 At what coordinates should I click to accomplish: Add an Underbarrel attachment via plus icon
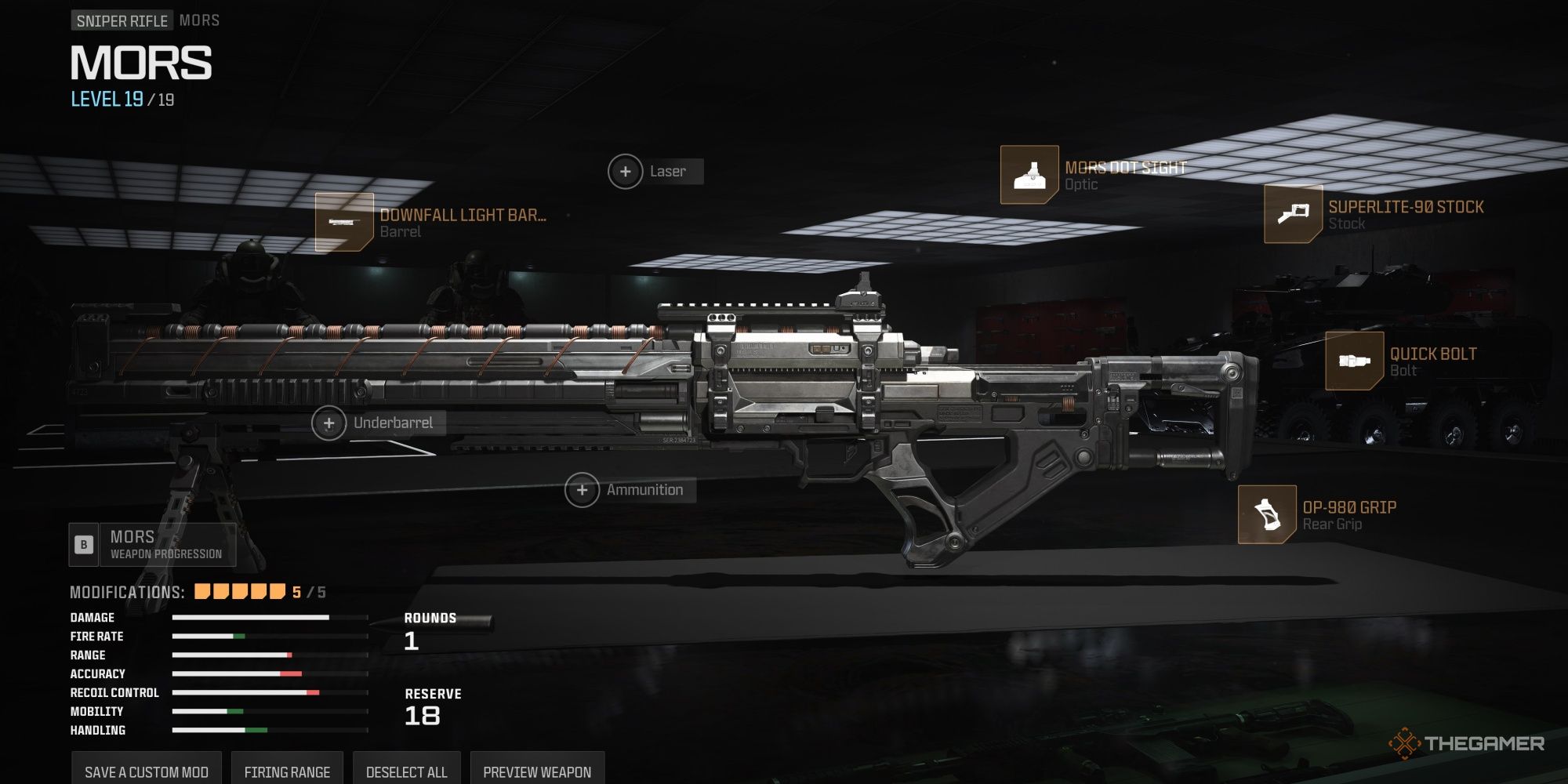click(328, 422)
